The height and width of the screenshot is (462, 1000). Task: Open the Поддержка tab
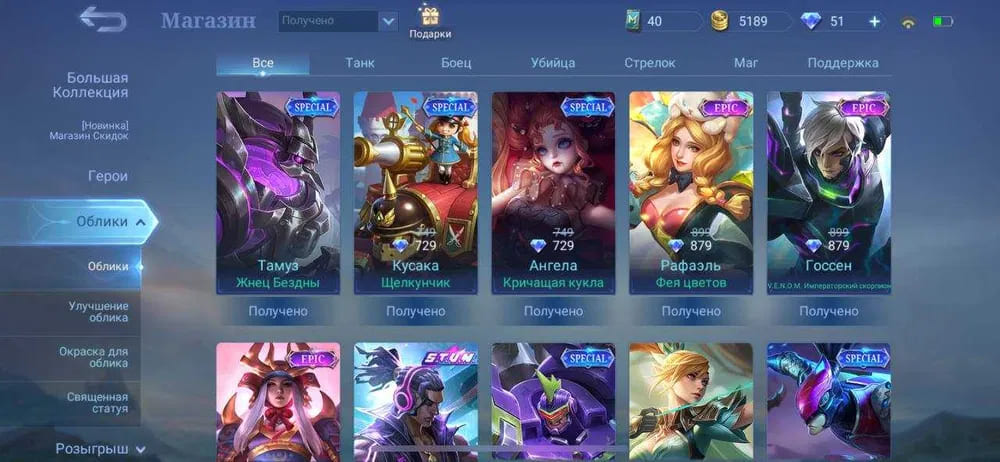click(843, 63)
